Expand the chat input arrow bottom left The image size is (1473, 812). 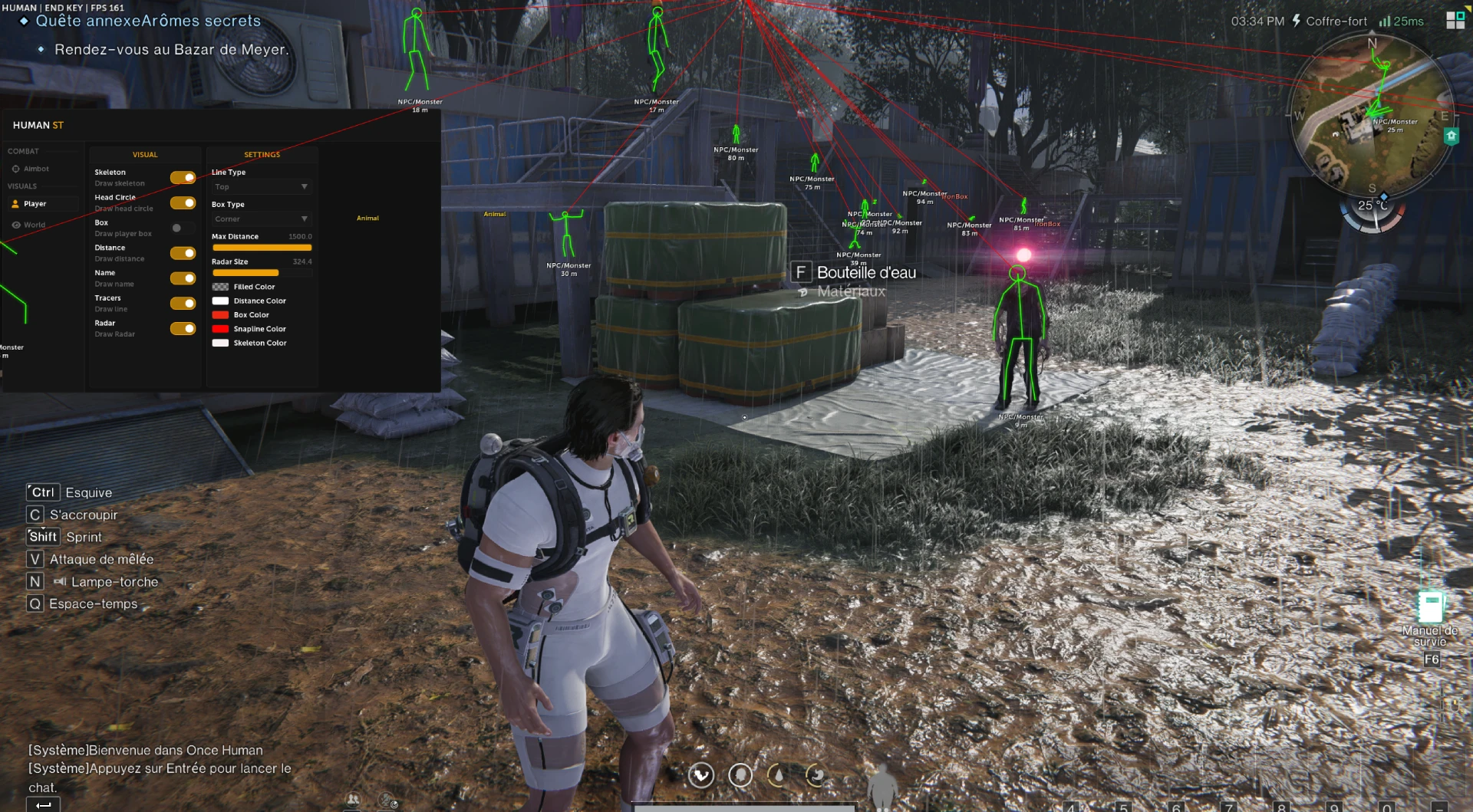pyautogui.click(x=44, y=805)
